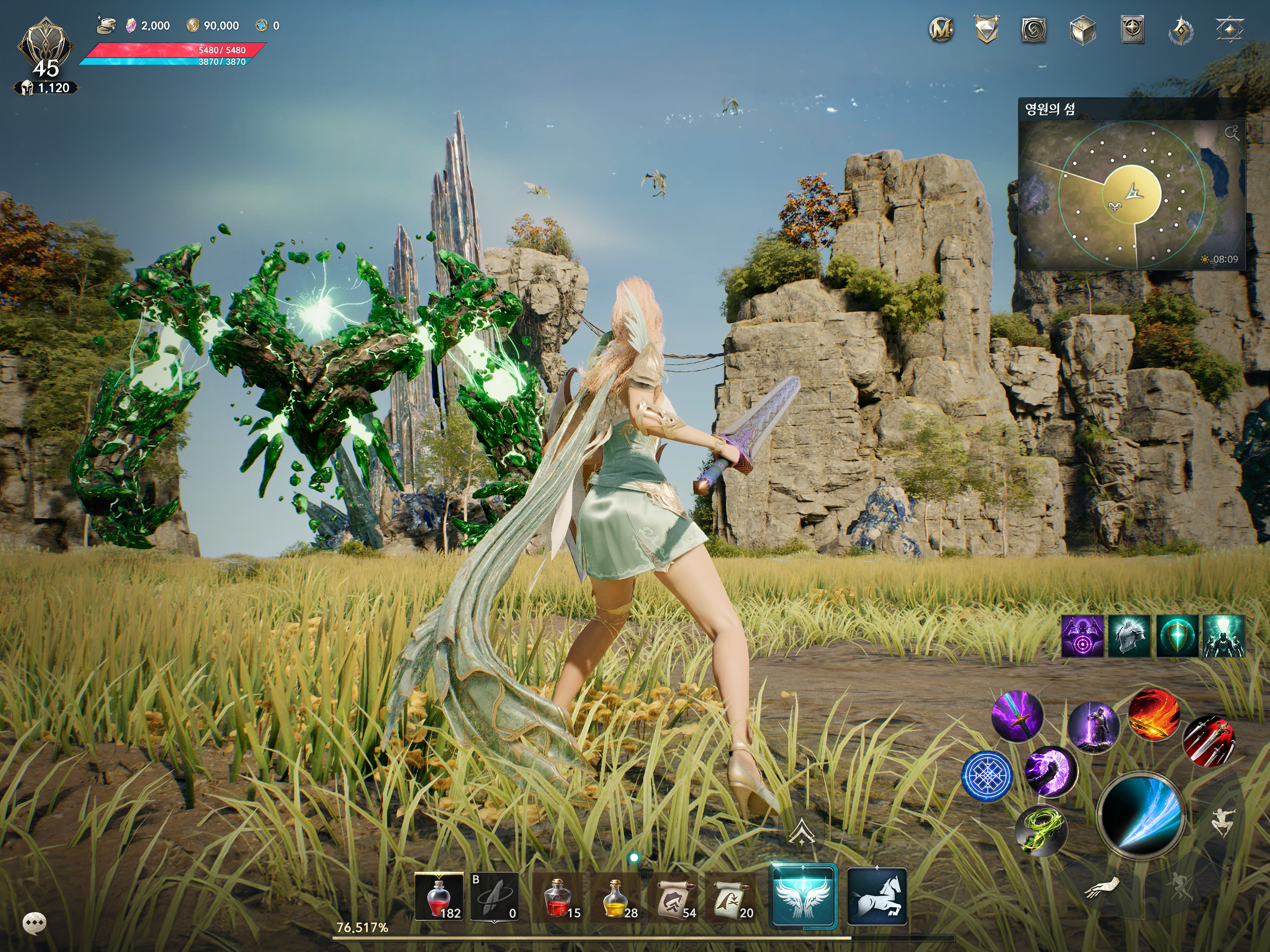Open the diamond banner menu icon

[x=987, y=29]
